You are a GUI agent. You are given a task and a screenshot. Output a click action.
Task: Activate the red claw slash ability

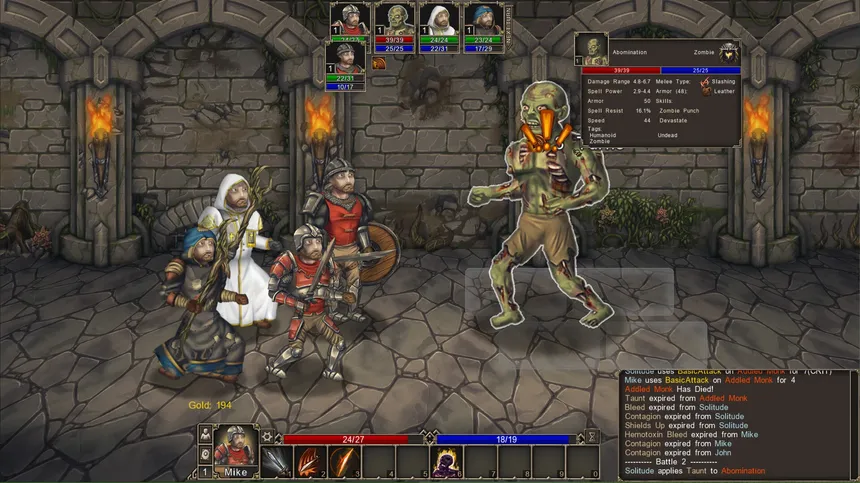(307, 462)
